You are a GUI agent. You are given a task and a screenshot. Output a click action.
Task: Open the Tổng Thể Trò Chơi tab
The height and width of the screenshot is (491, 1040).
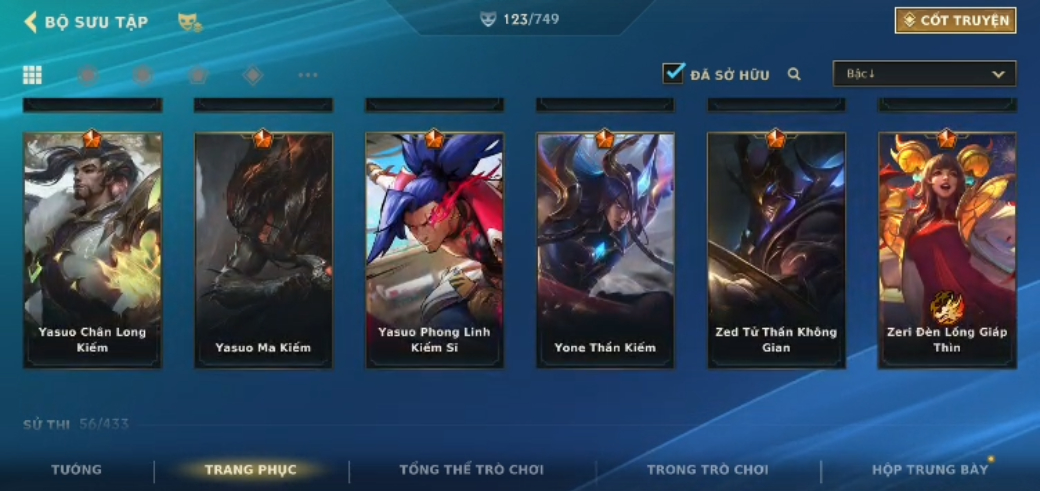[x=471, y=469]
